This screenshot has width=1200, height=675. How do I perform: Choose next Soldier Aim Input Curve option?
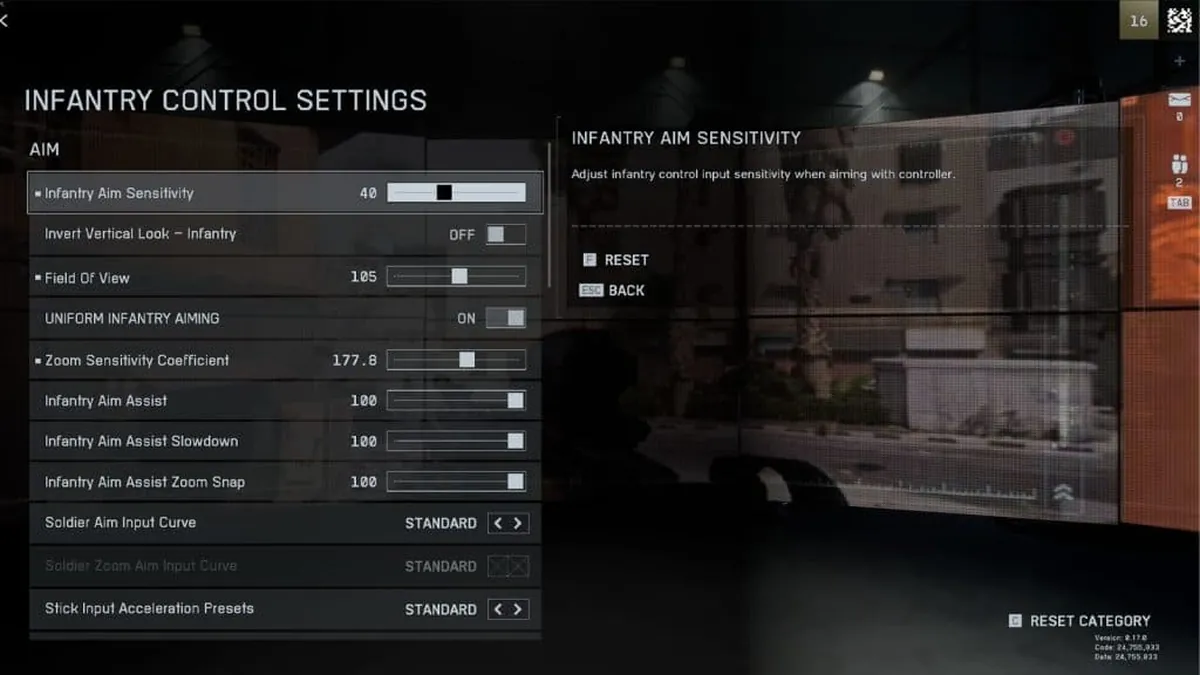pyautogui.click(x=518, y=523)
